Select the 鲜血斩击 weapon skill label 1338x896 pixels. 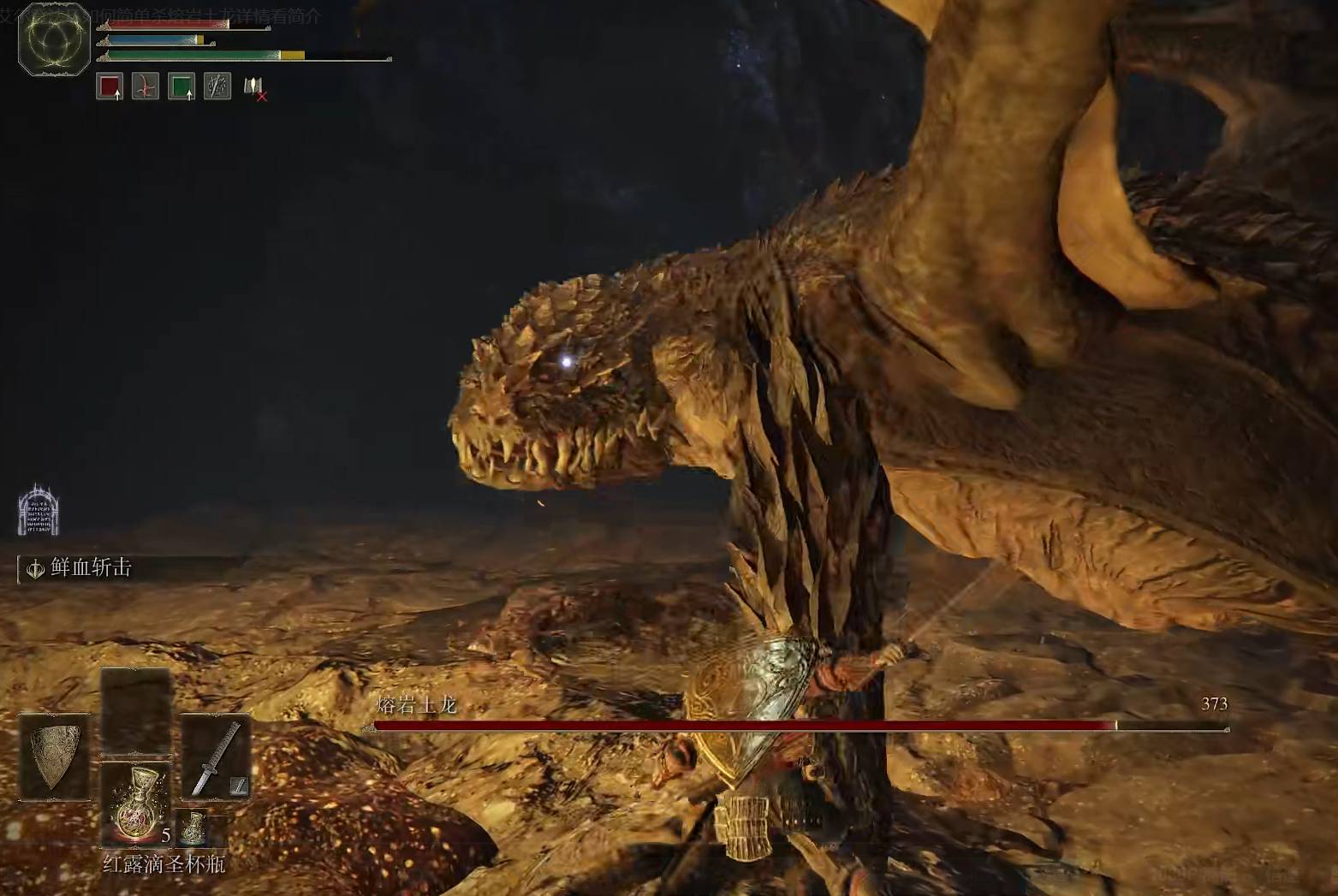[x=91, y=567]
